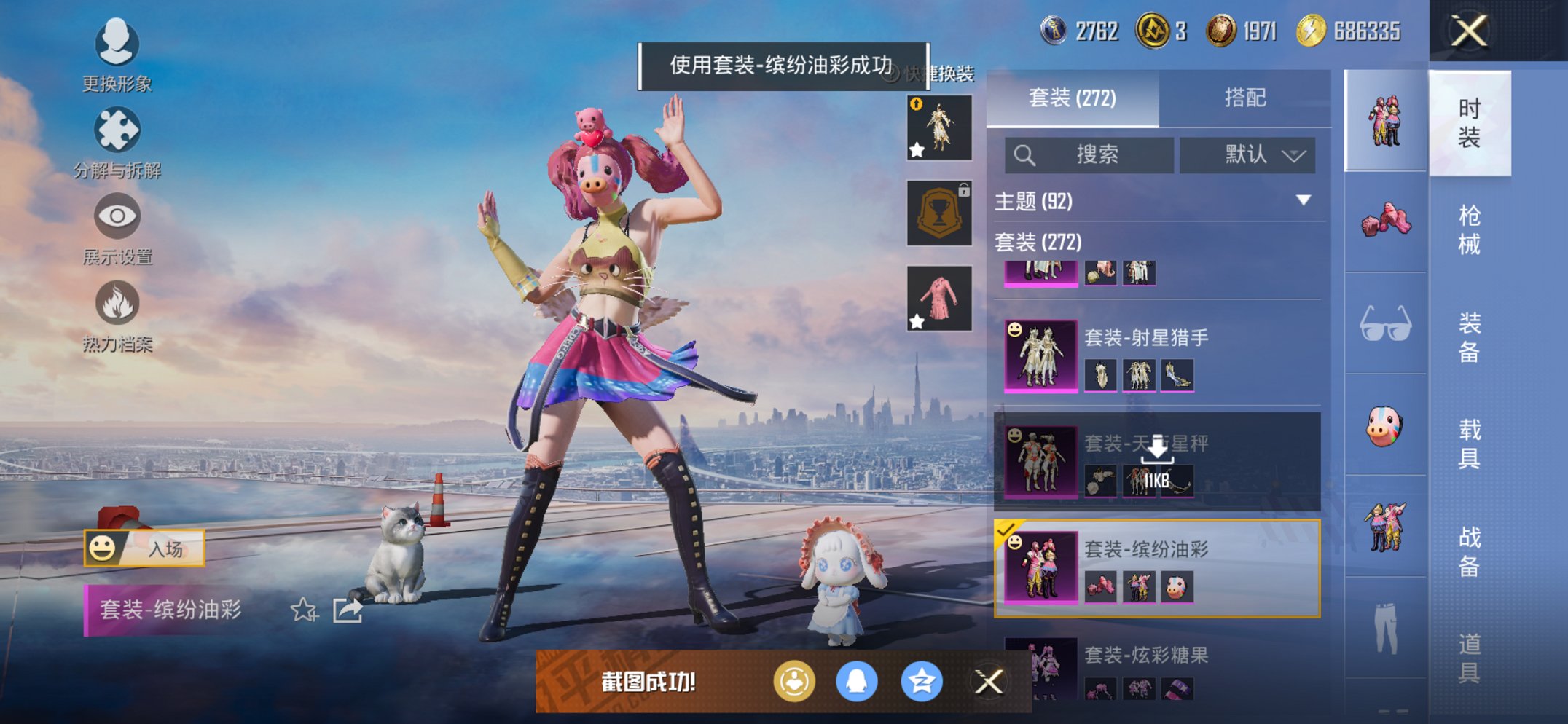Click the 分解与拆解 dismantle icon
Image resolution: width=1568 pixels, height=724 pixels.
point(117,135)
